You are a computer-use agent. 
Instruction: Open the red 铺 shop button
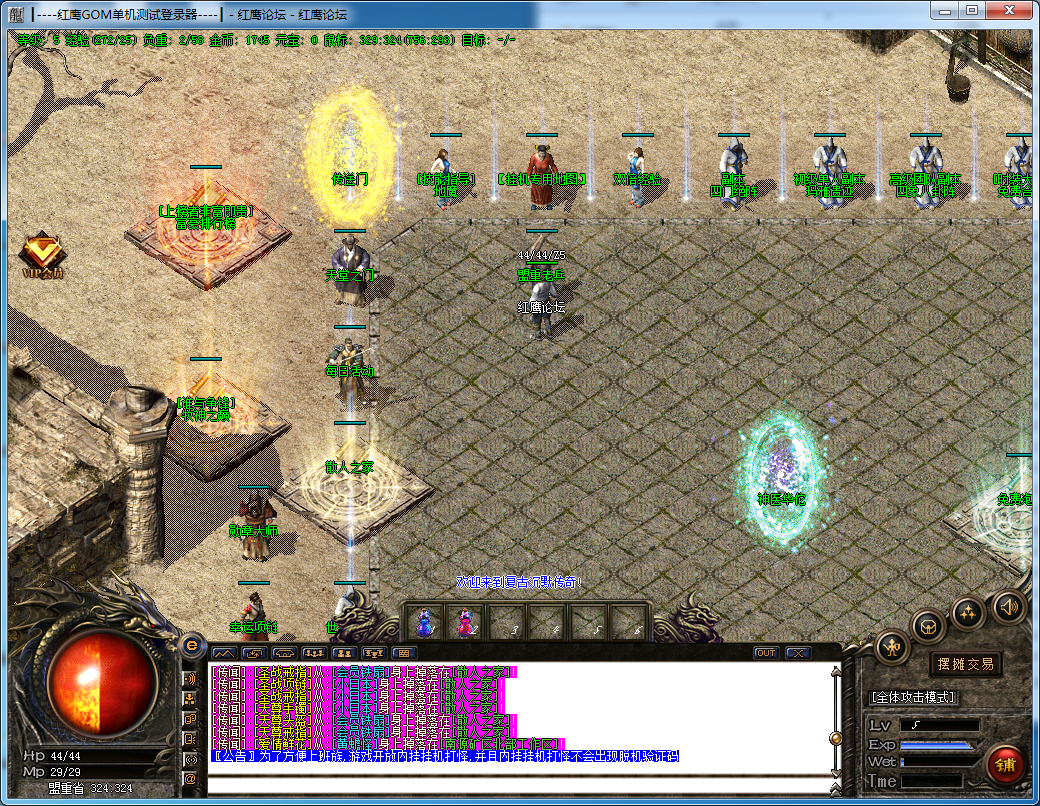click(x=1005, y=764)
